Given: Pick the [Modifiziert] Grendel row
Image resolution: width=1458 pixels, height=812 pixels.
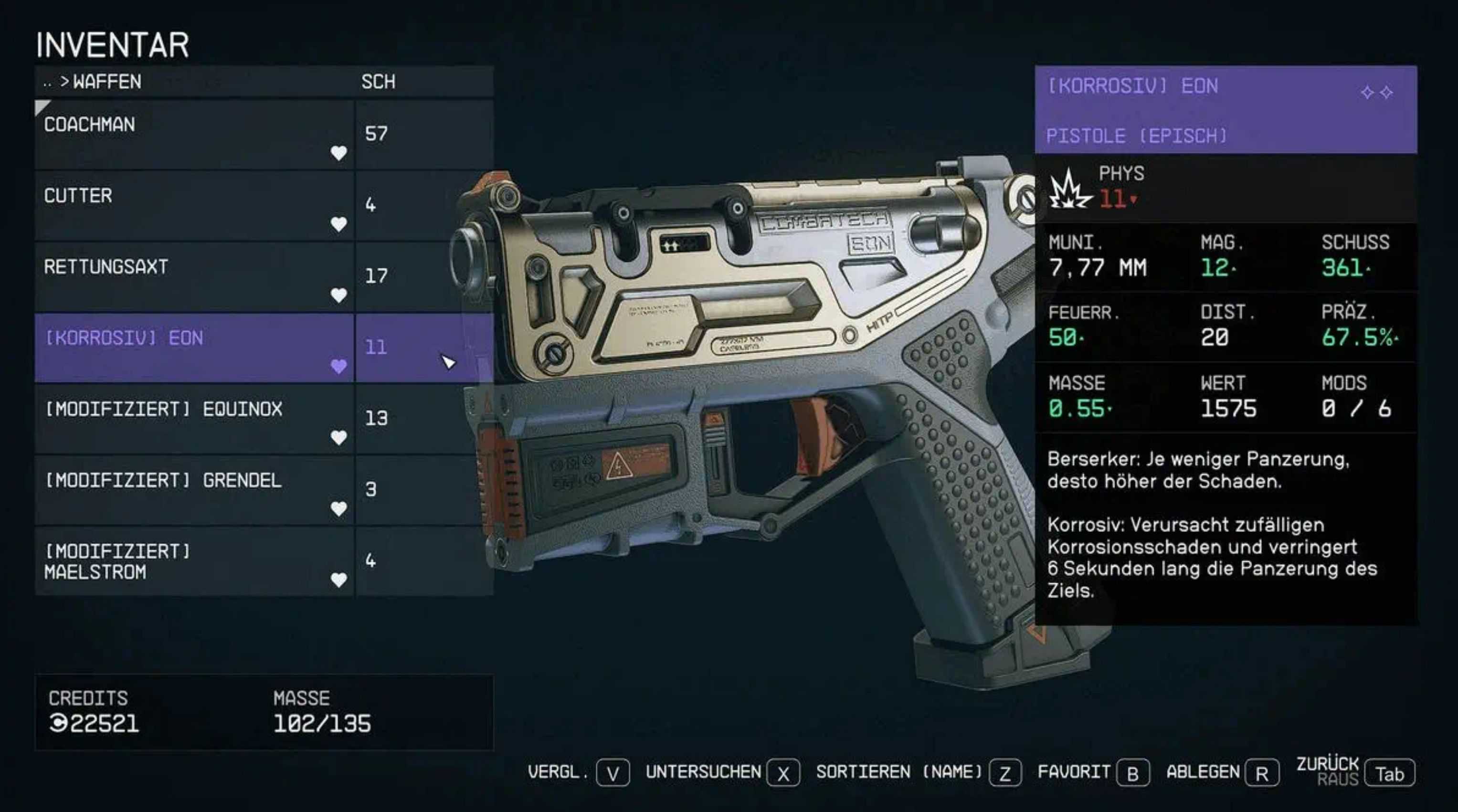Looking at the screenshot, I should click(192, 489).
